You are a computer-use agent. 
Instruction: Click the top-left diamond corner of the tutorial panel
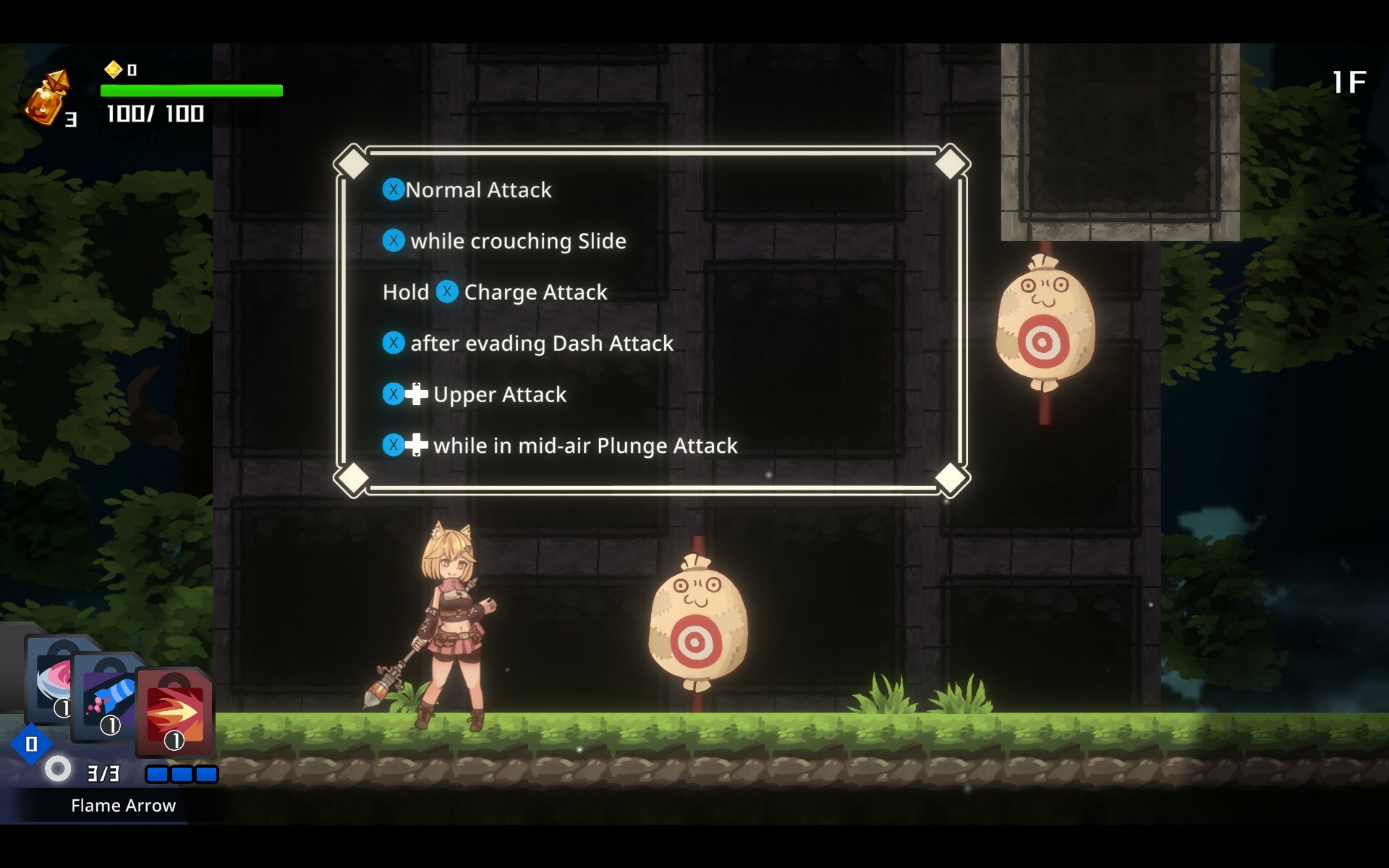(352, 162)
